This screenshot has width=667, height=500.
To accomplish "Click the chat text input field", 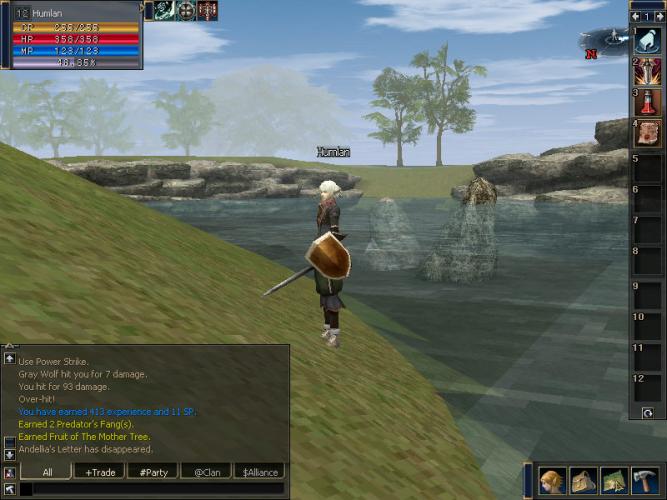I will [150, 489].
